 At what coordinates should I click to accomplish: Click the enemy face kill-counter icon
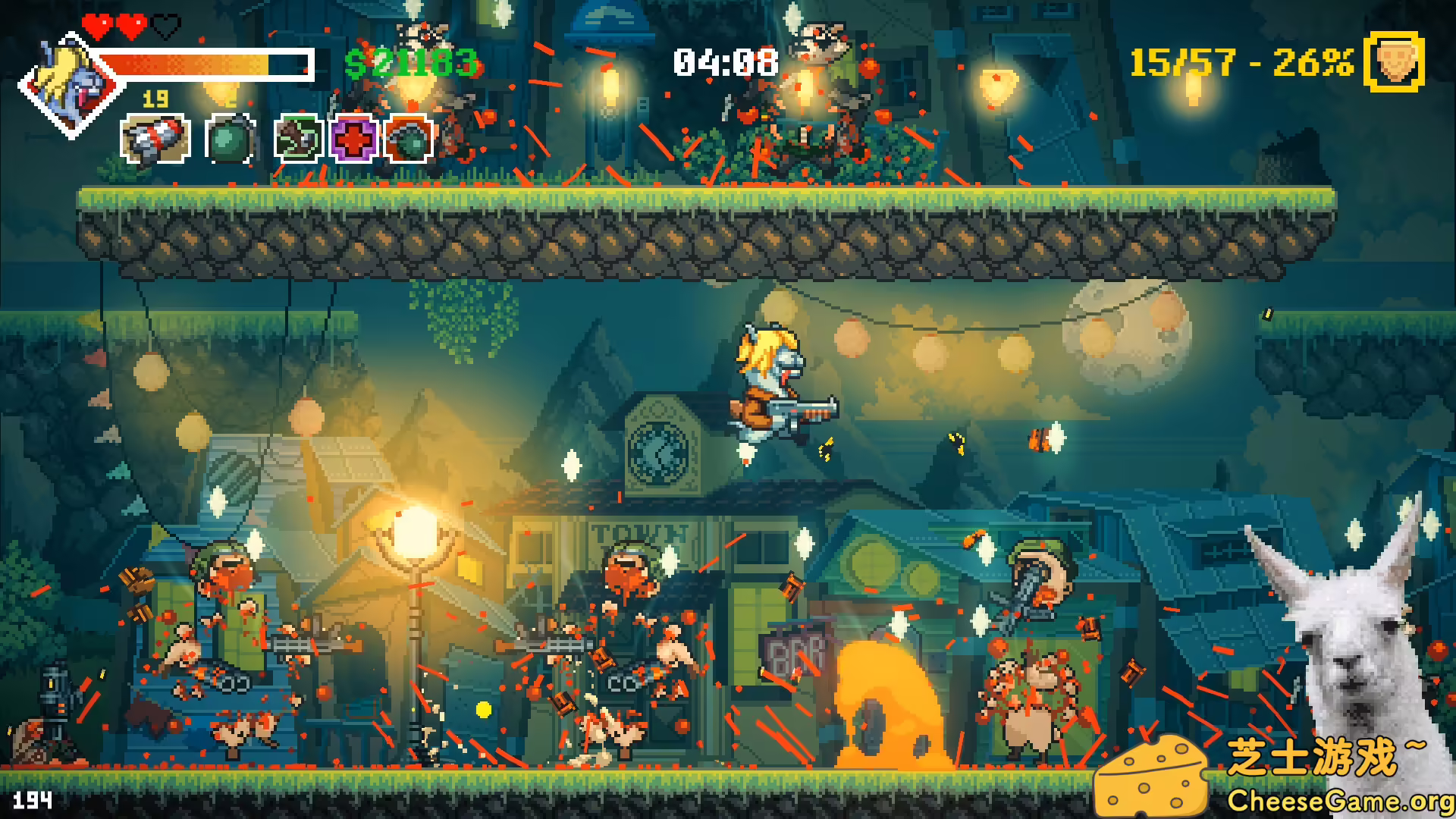click(x=1394, y=62)
